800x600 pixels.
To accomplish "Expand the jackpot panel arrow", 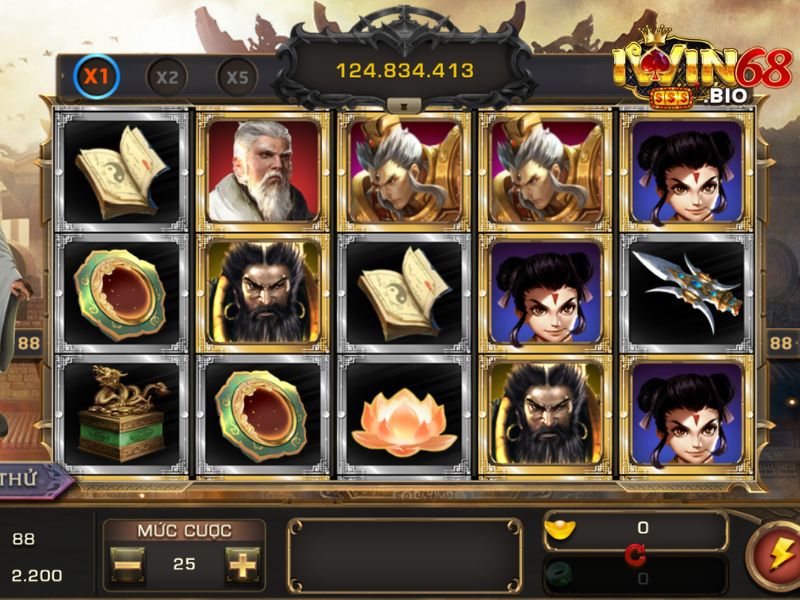I will coord(404,103).
